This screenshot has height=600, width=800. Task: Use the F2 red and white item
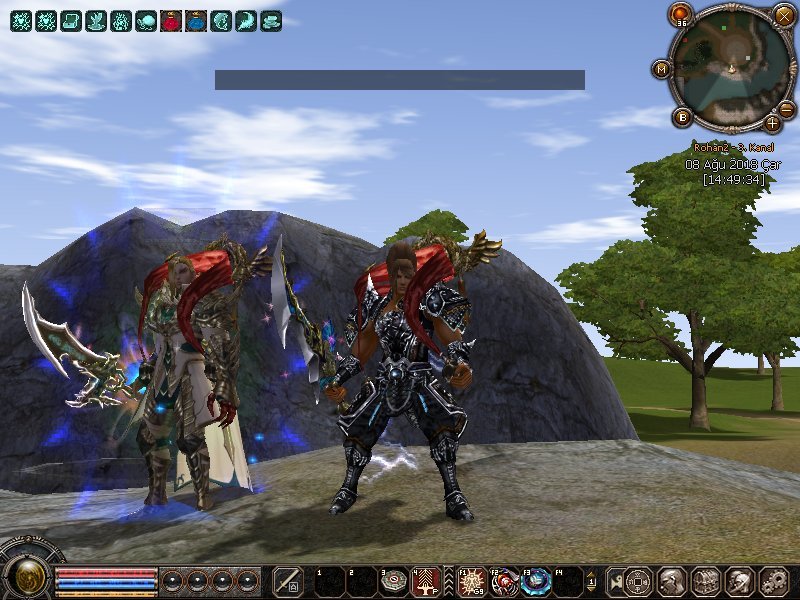(x=505, y=581)
